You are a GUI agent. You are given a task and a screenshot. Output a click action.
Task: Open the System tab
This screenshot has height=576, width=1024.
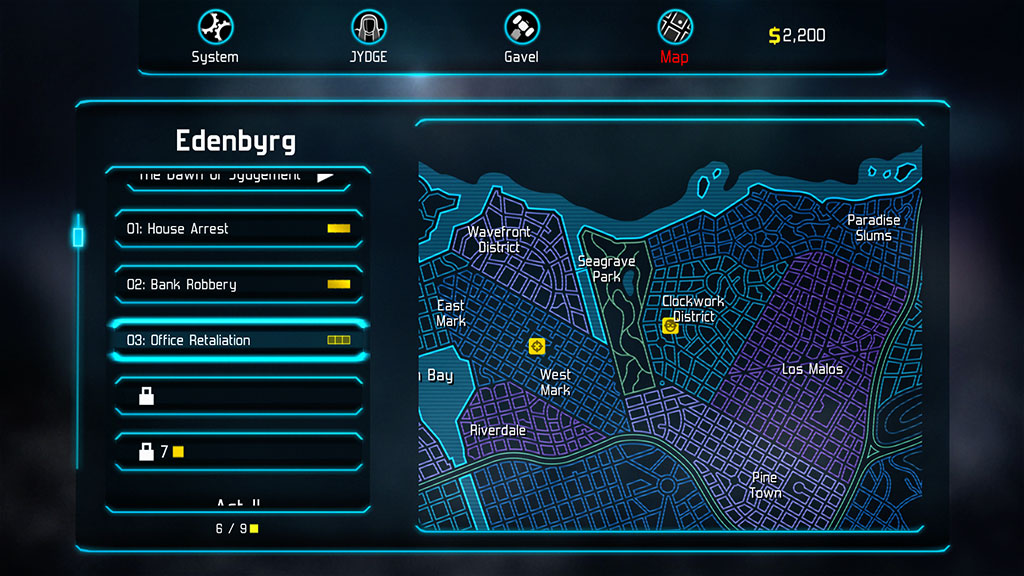pos(215,37)
